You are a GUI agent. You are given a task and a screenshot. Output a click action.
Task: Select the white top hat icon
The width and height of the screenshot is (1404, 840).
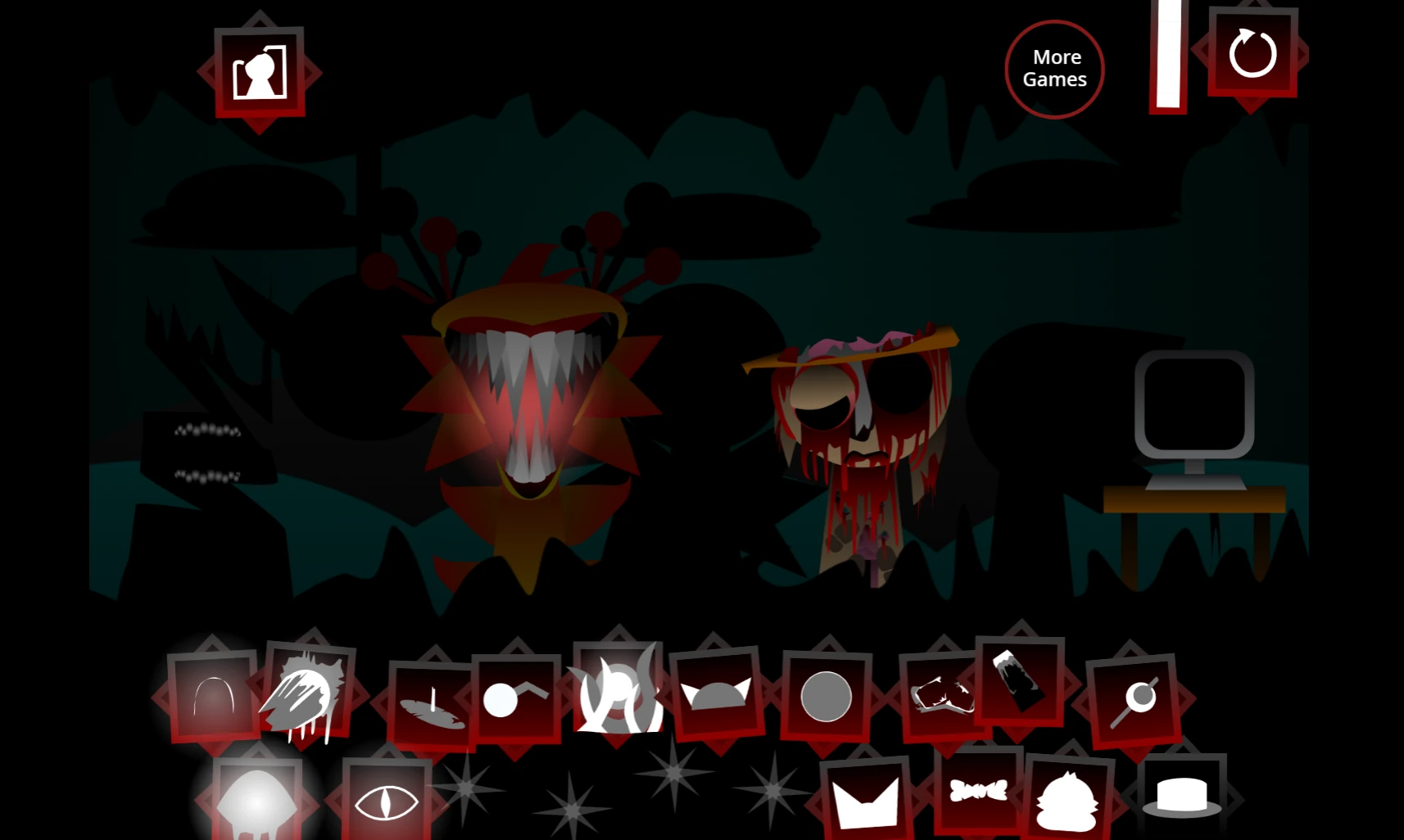(x=1181, y=796)
